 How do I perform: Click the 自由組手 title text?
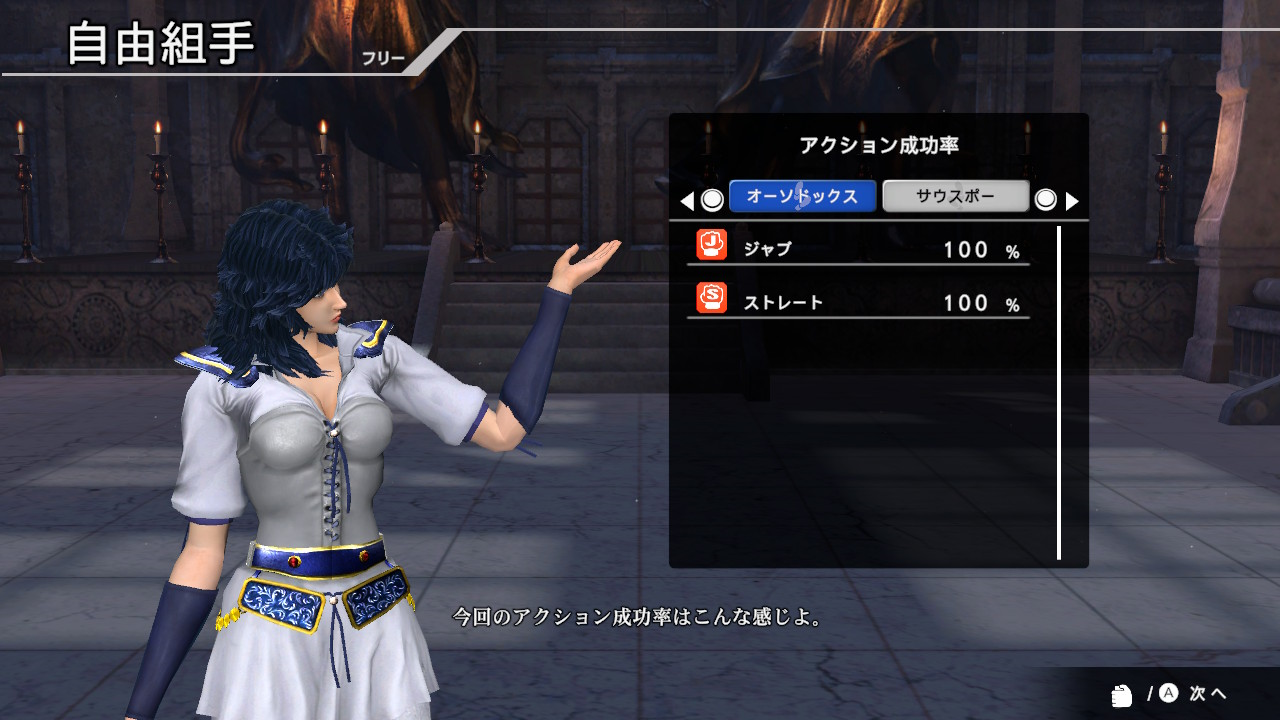coord(160,43)
